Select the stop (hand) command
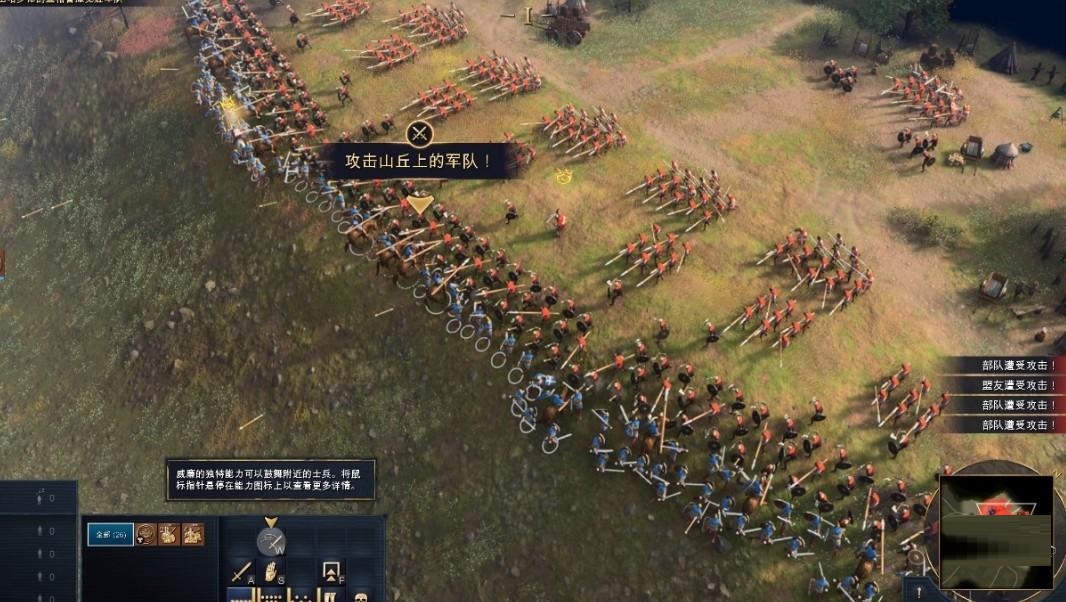The width and height of the screenshot is (1066, 602). click(x=270, y=573)
